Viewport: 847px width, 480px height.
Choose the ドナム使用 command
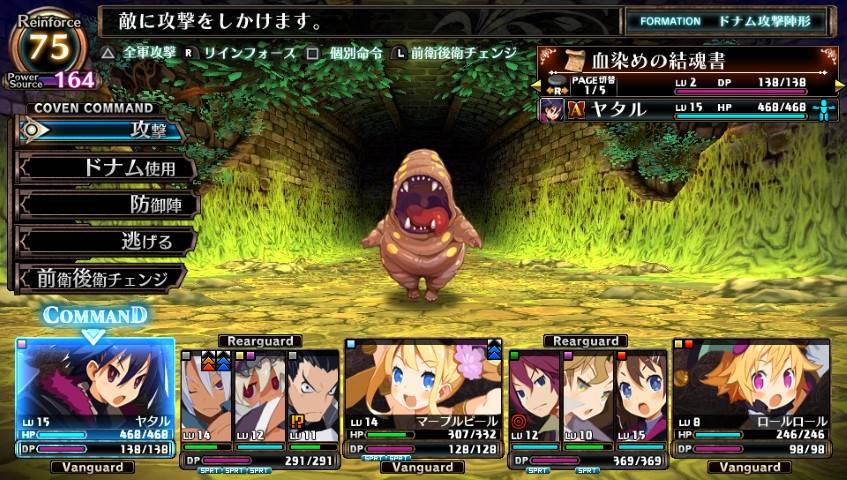tap(105, 167)
